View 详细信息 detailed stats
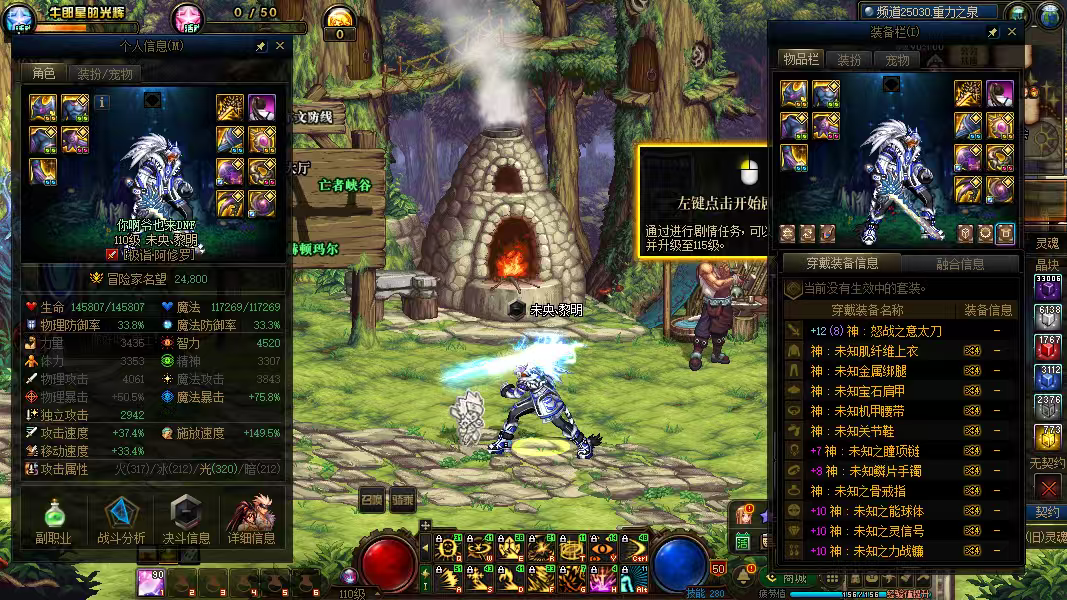Image resolution: width=1067 pixels, height=600 pixels. point(251,521)
